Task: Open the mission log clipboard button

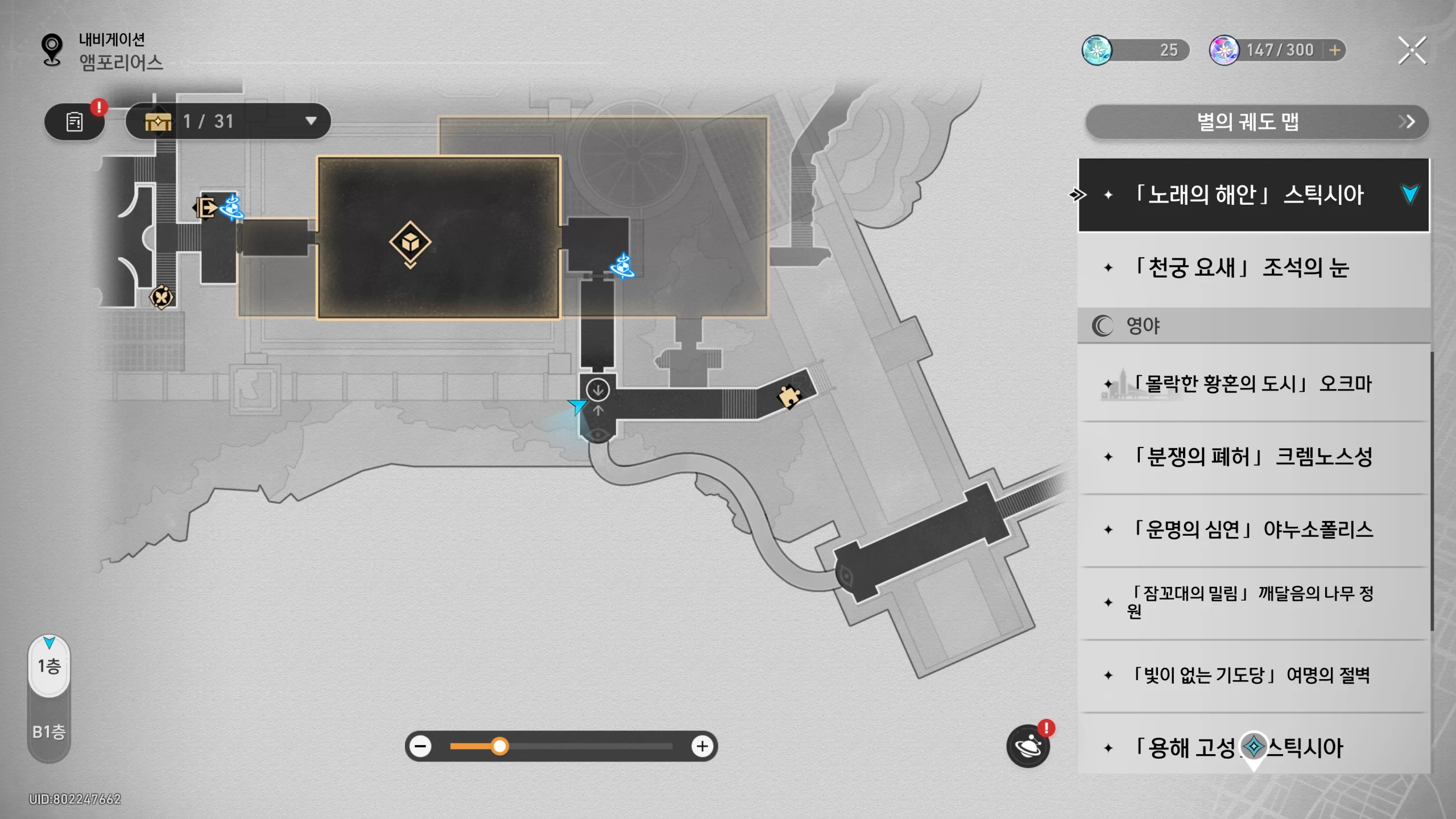Action: click(75, 122)
